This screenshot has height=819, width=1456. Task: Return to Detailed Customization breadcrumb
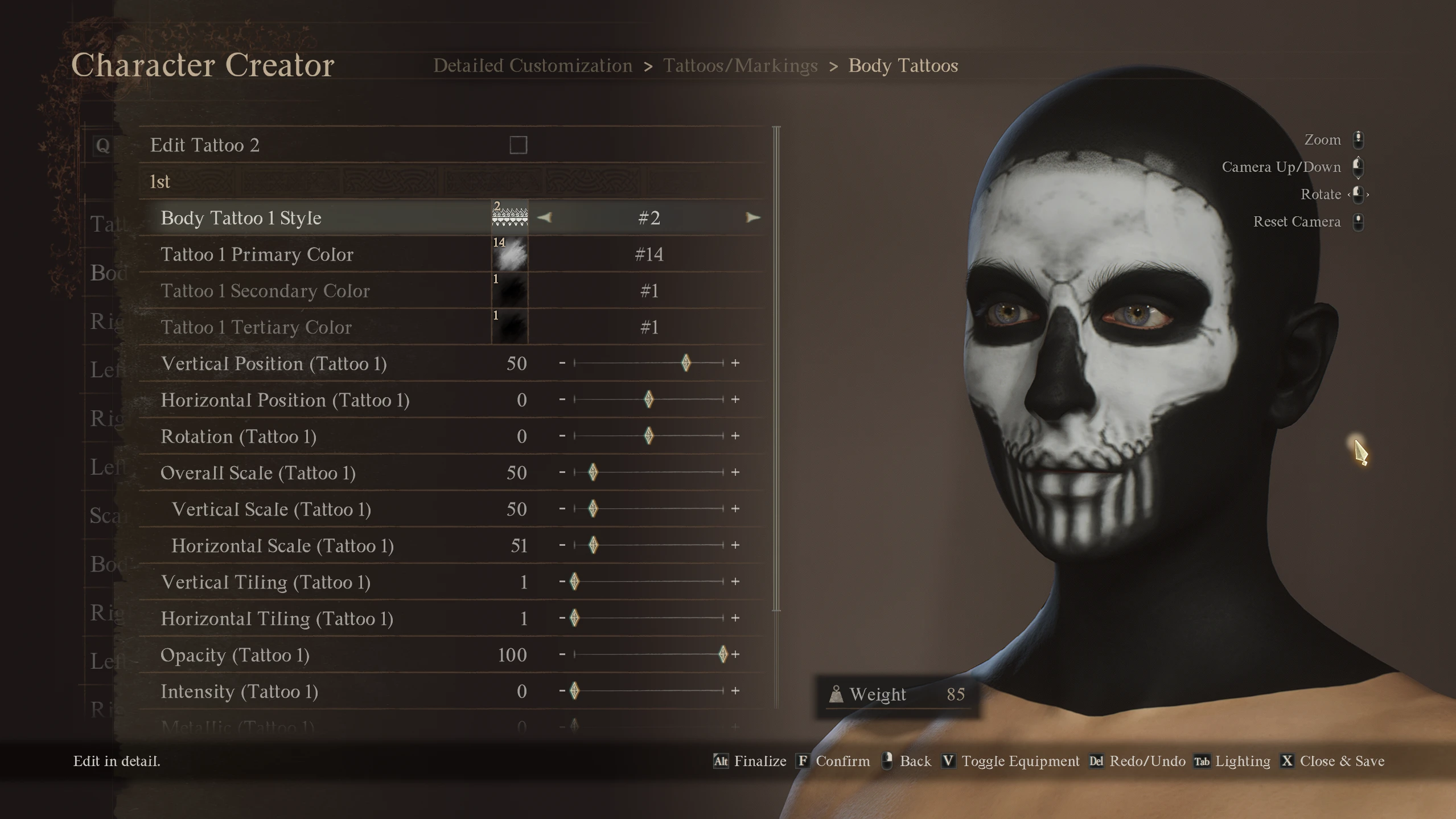pos(533,66)
